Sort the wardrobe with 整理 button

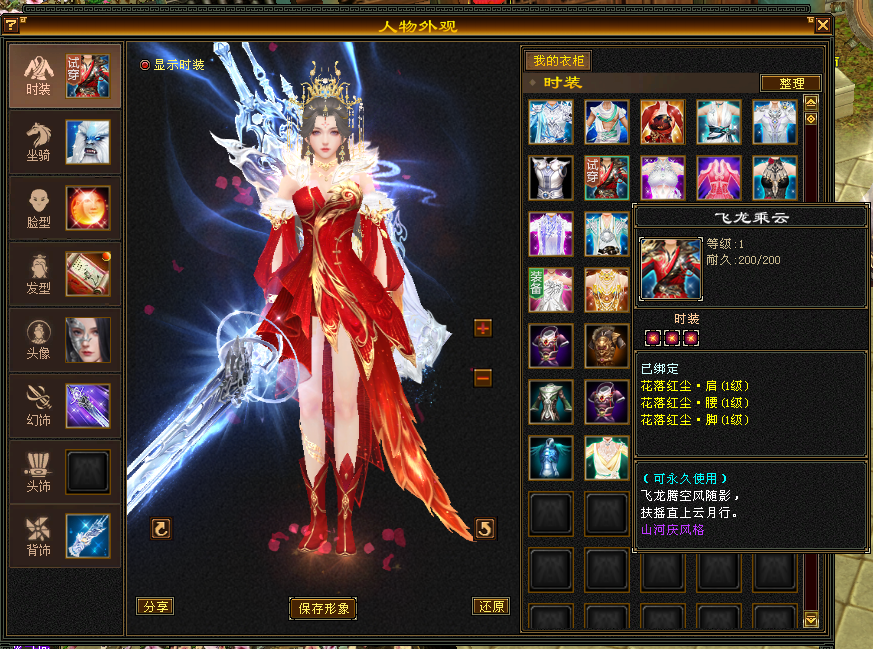coord(790,83)
